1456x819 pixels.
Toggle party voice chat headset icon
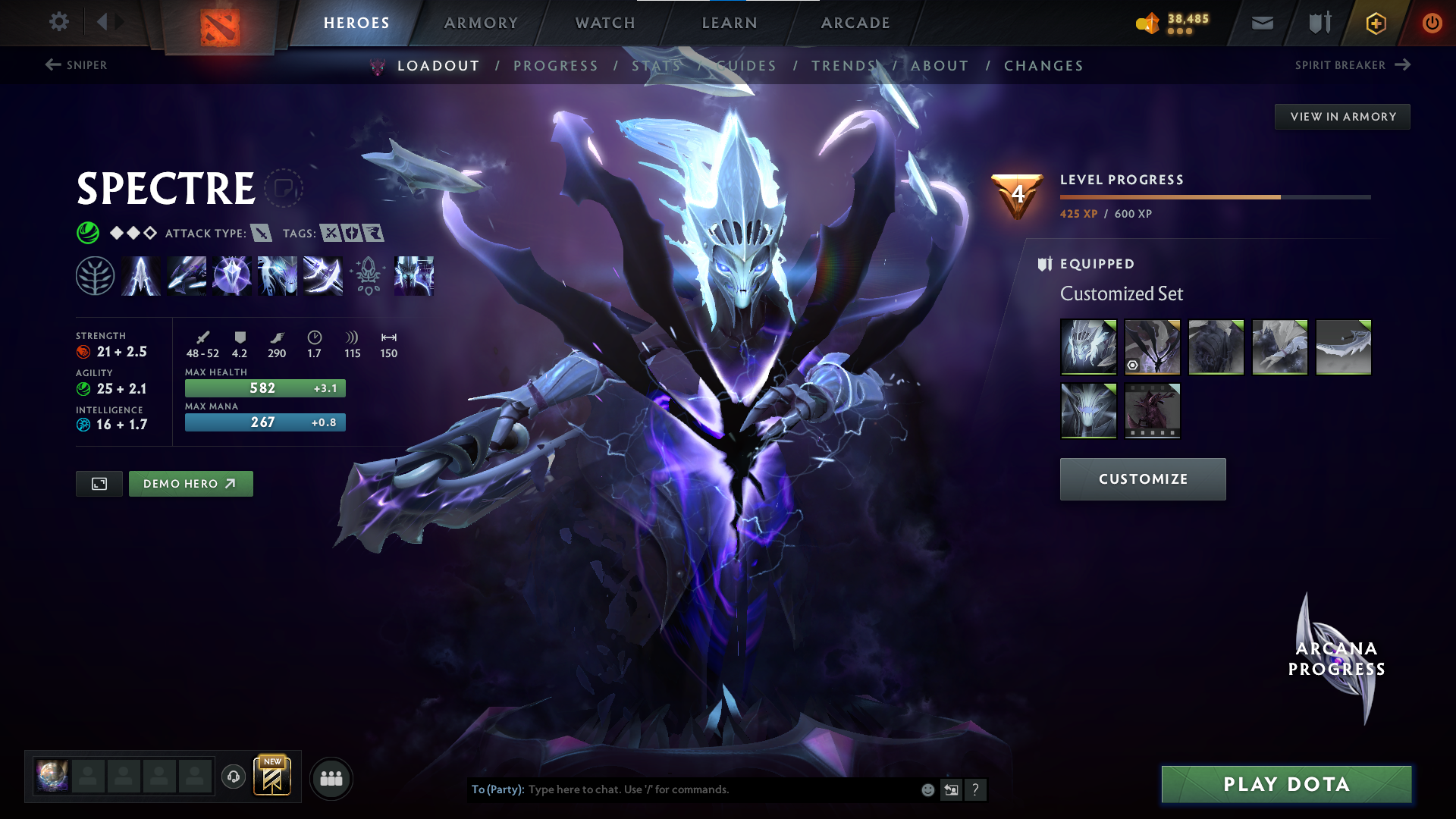pos(233,777)
